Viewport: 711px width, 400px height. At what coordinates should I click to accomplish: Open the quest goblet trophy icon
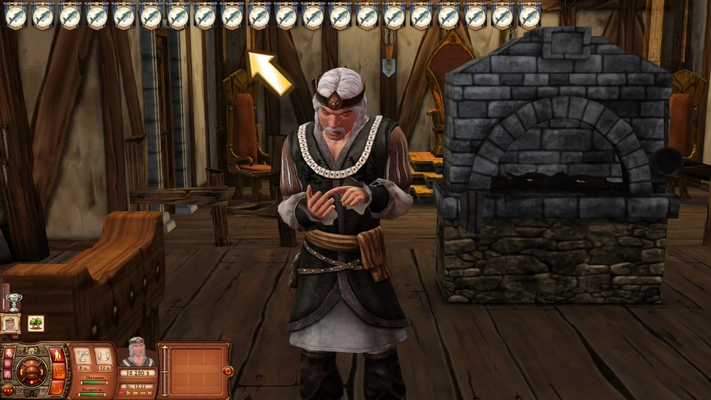pos(14,300)
